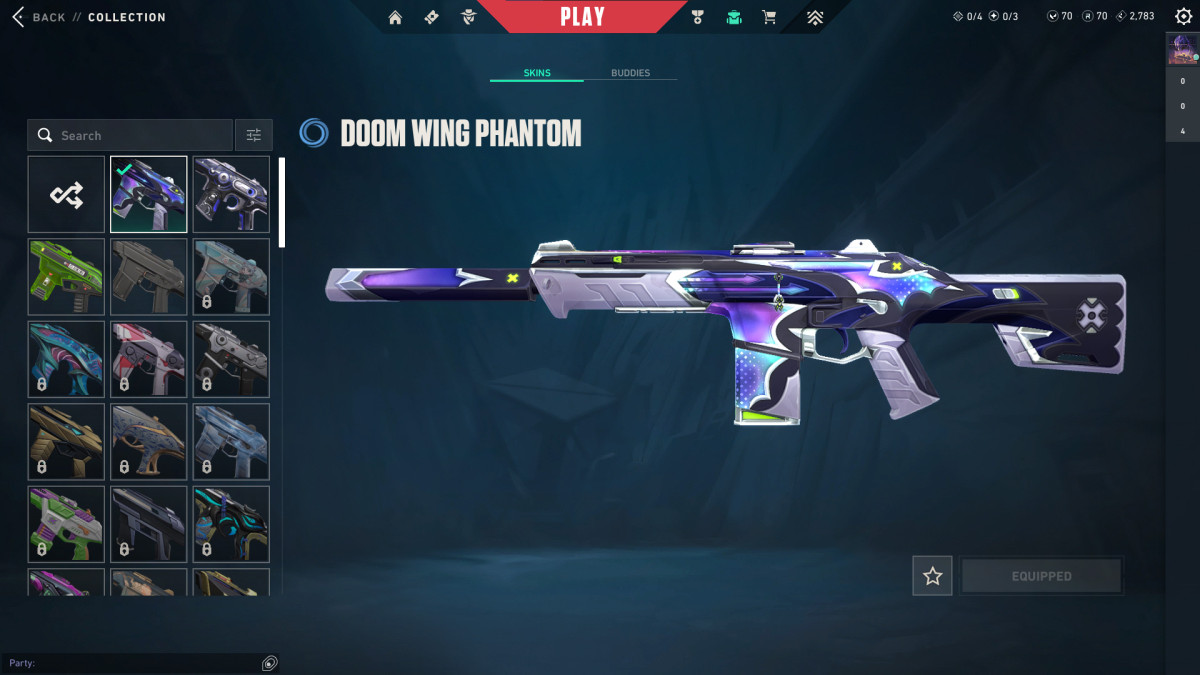Choose the random shuffle skin tile
The image size is (1200, 675).
pos(66,194)
